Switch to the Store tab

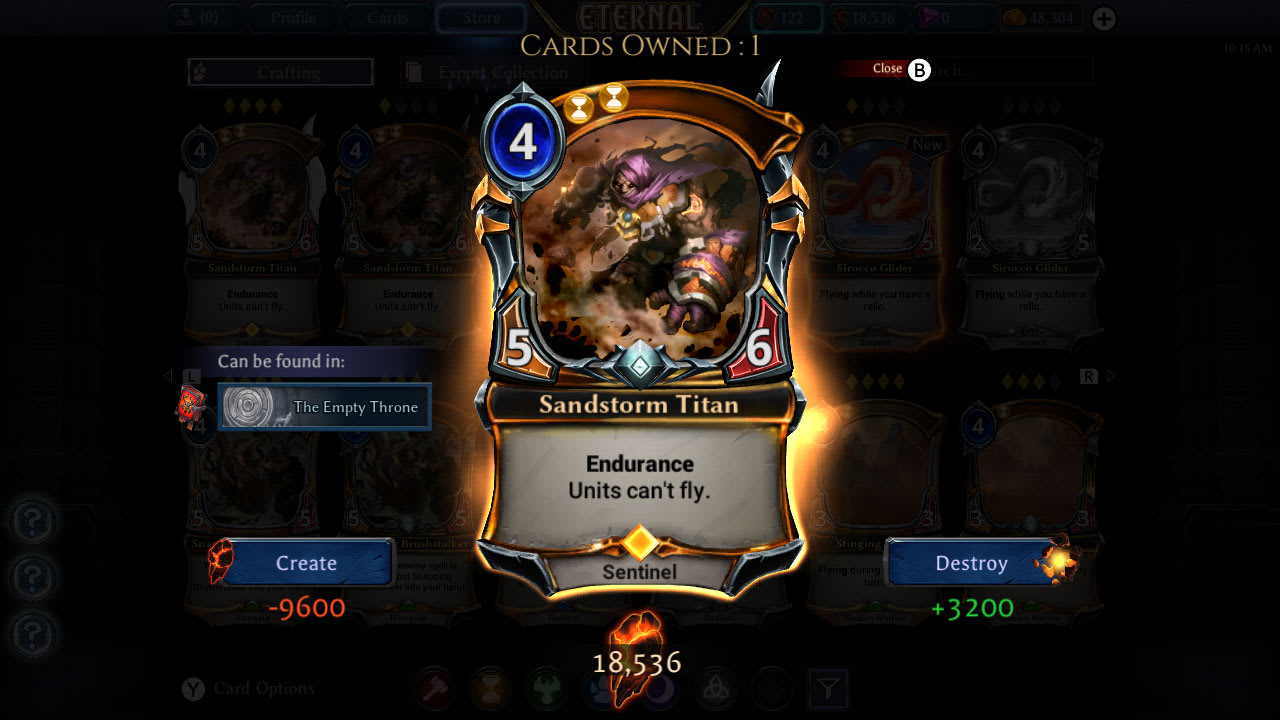(480, 17)
